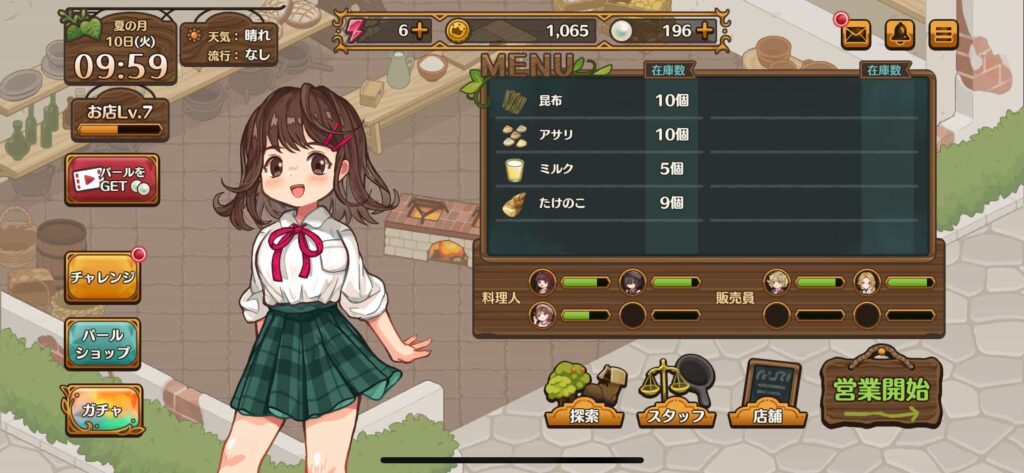The width and height of the screenshot is (1024, 473).
Task: Select the アサリ ingredient row
Action: 600,134
